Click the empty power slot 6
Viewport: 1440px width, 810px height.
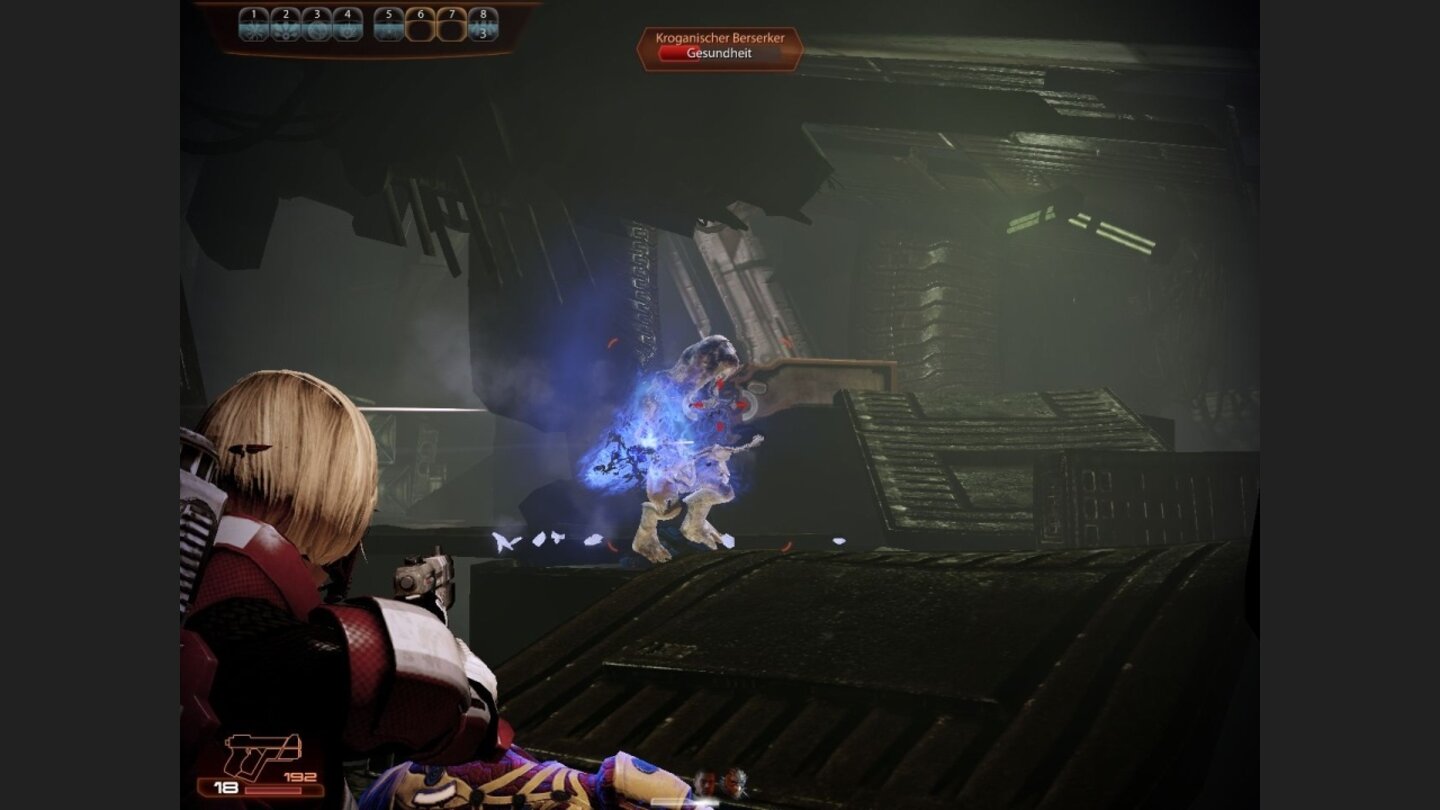coord(421,22)
